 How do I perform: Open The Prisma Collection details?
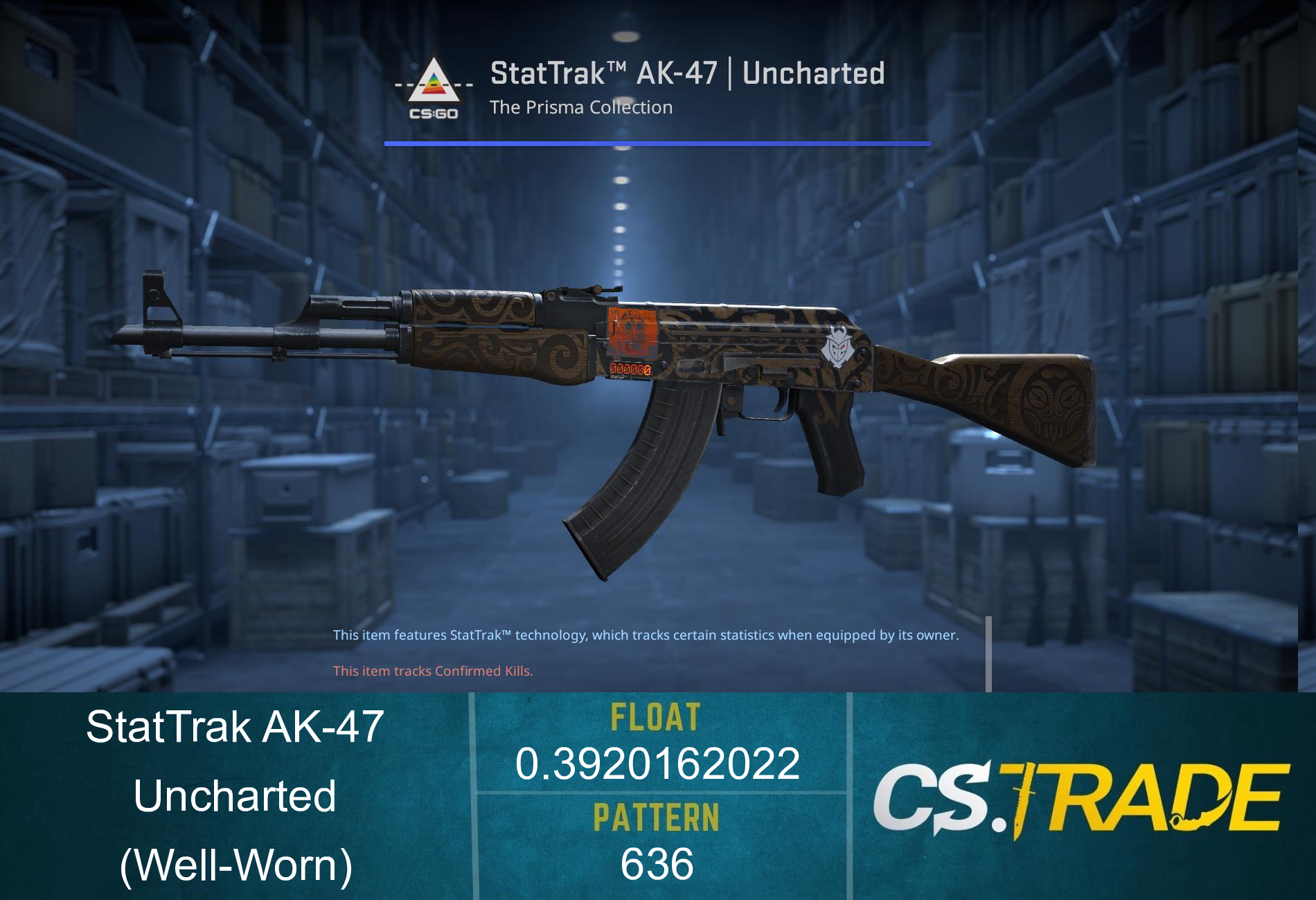pyautogui.click(x=580, y=107)
